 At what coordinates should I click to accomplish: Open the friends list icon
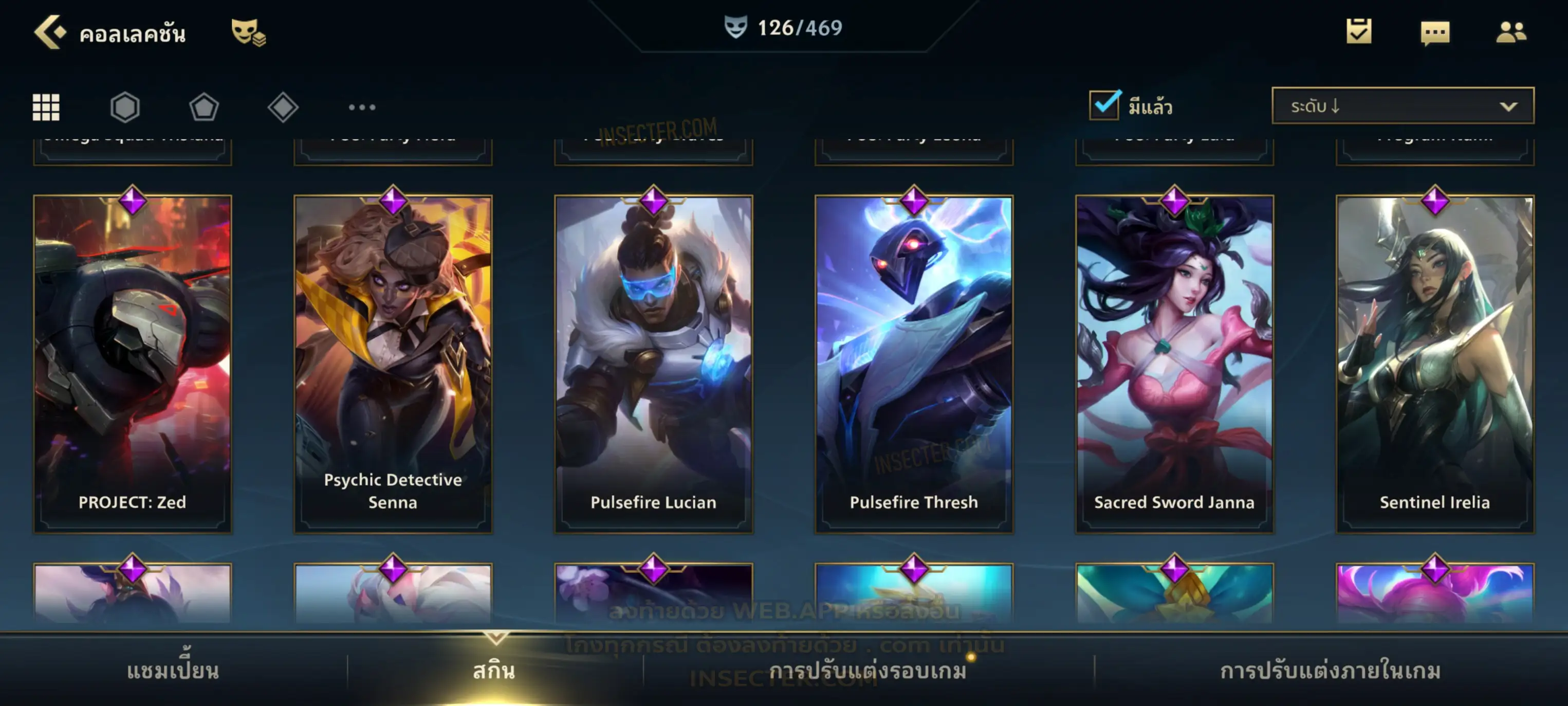[1510, 32]
